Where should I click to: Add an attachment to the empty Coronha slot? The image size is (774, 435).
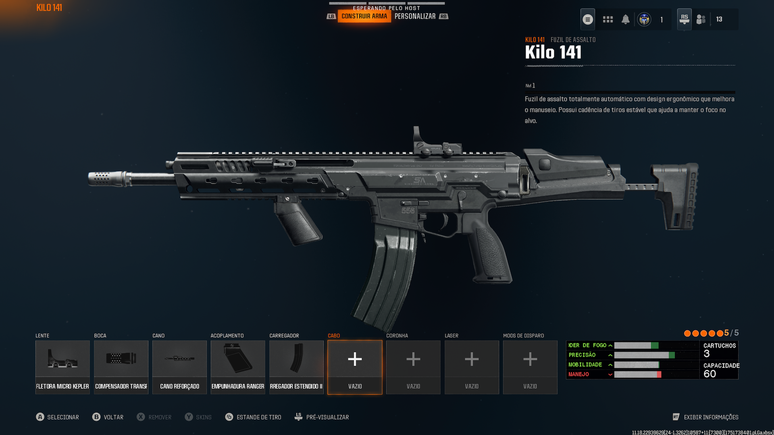point(413,366)
